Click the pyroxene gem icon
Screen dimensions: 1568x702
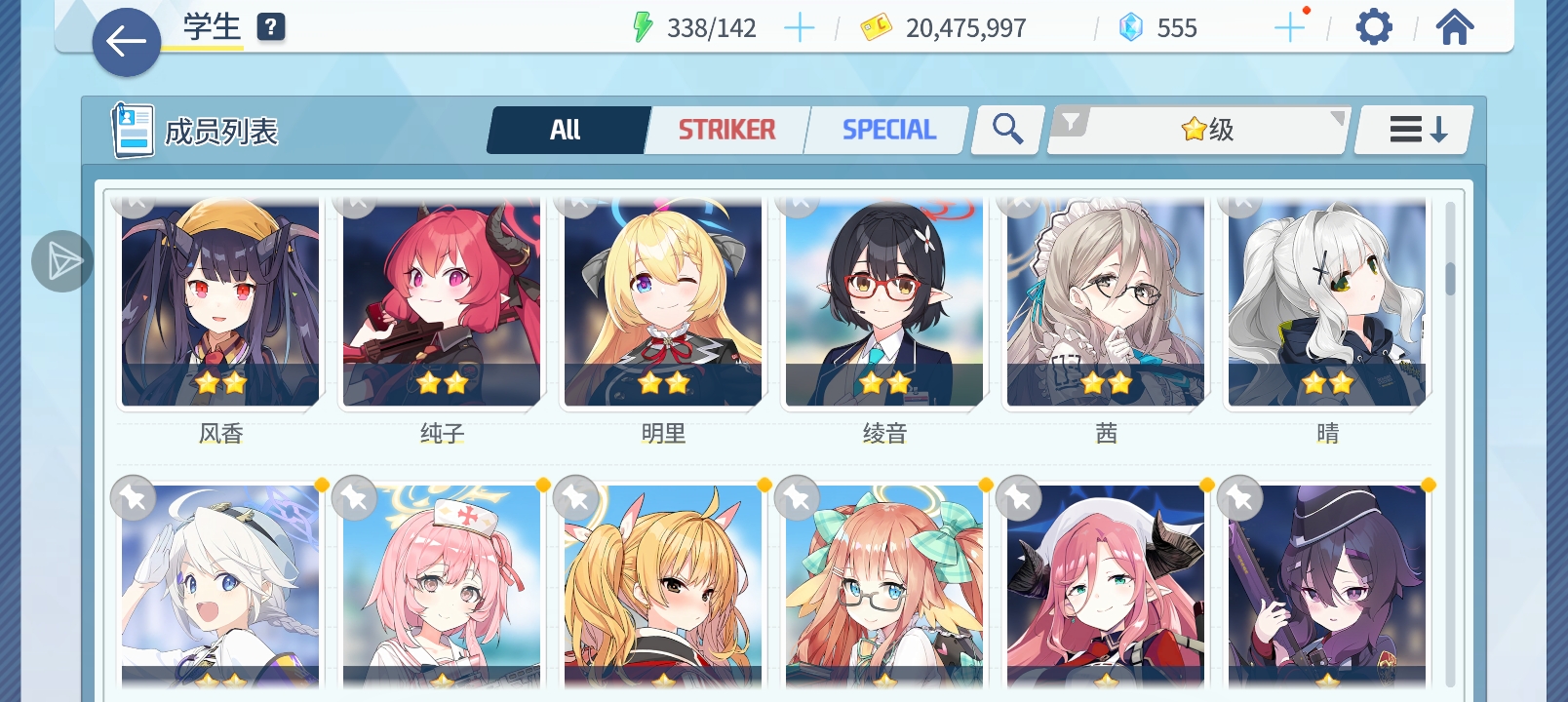click(1130, 26)
